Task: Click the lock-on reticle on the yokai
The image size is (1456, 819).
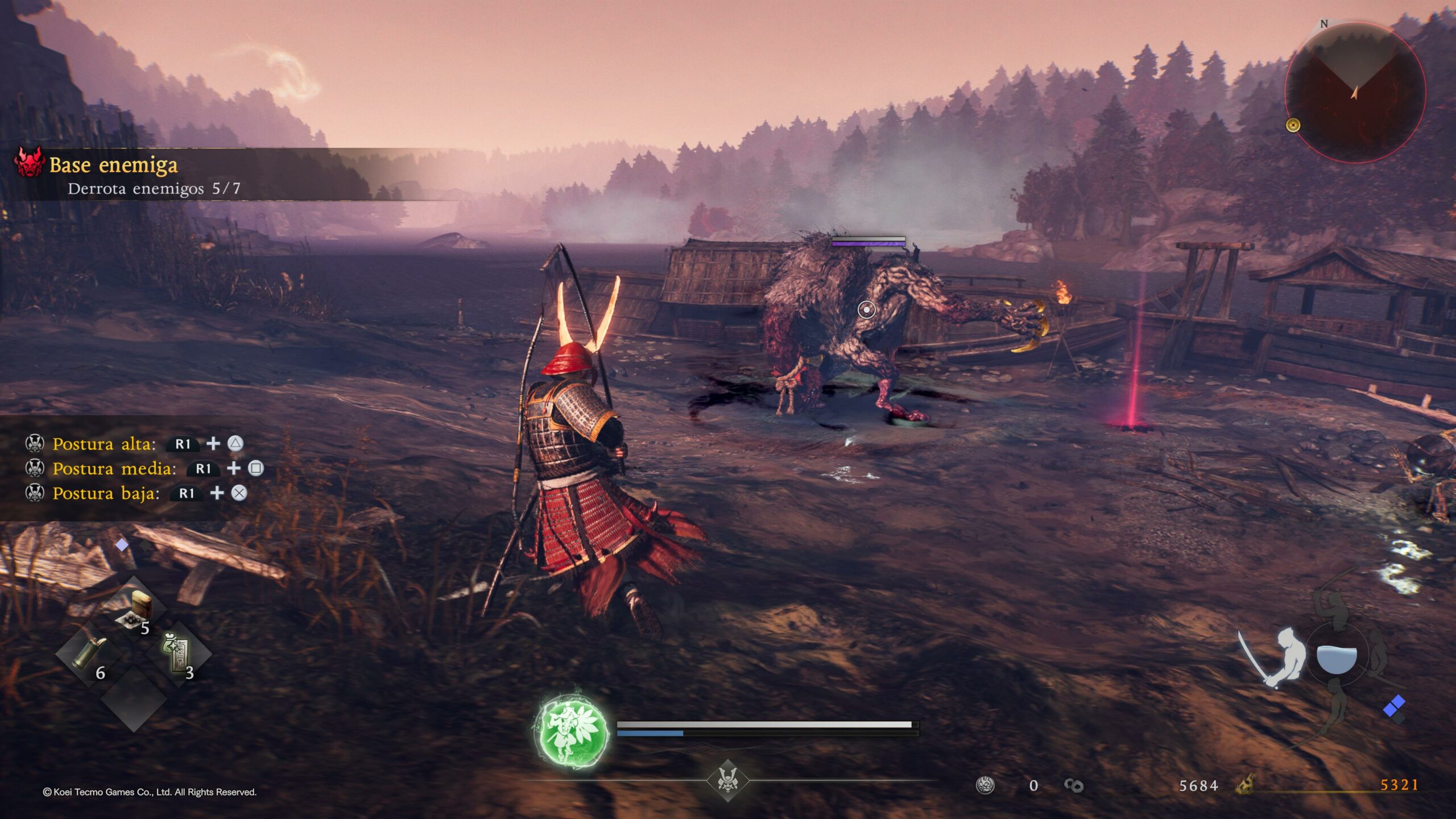Action: point(866,309)
